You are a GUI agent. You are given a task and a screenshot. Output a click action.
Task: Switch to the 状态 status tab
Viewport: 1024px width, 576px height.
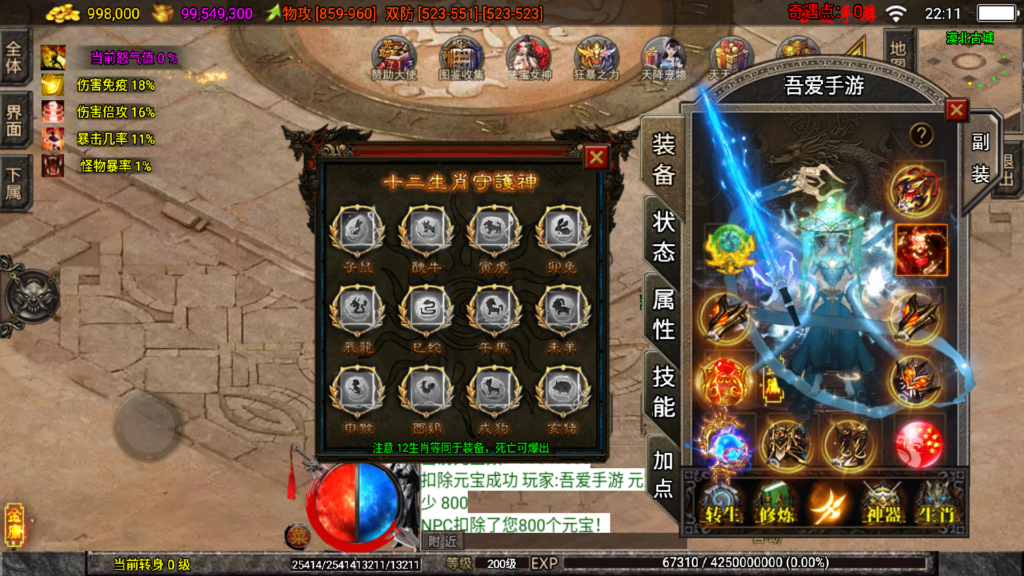point(664,236)
